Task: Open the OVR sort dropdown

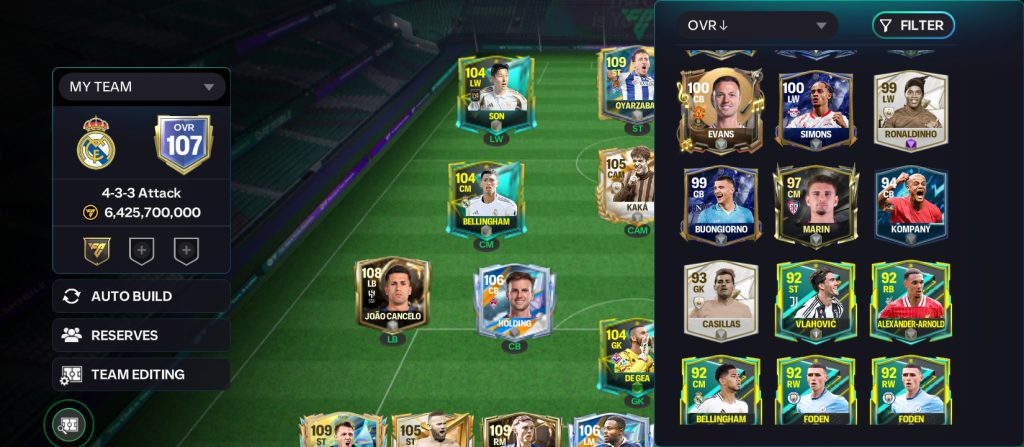Action: 757,26
